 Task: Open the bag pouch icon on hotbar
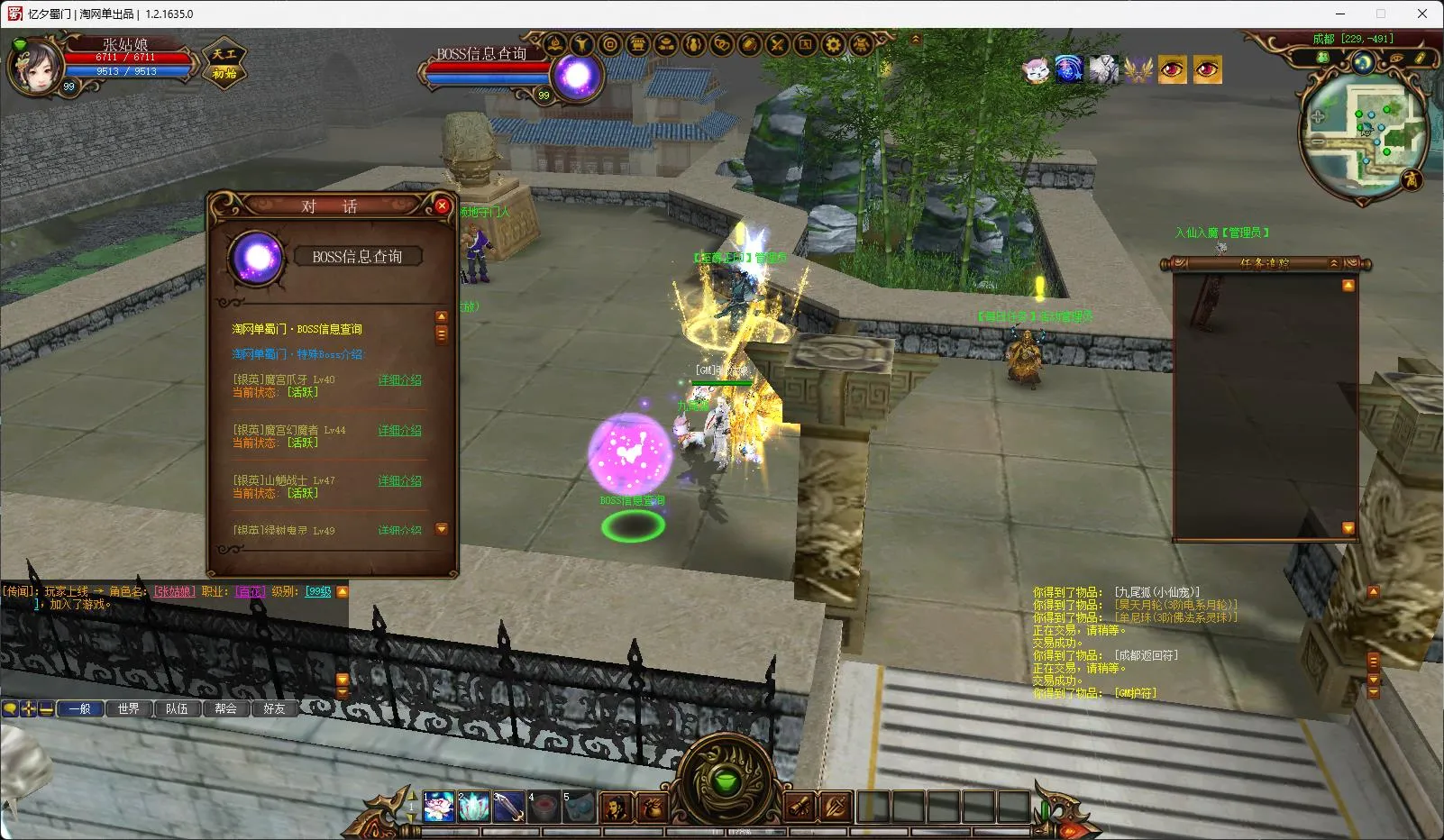pyautogui.click(x=652, y=807)
